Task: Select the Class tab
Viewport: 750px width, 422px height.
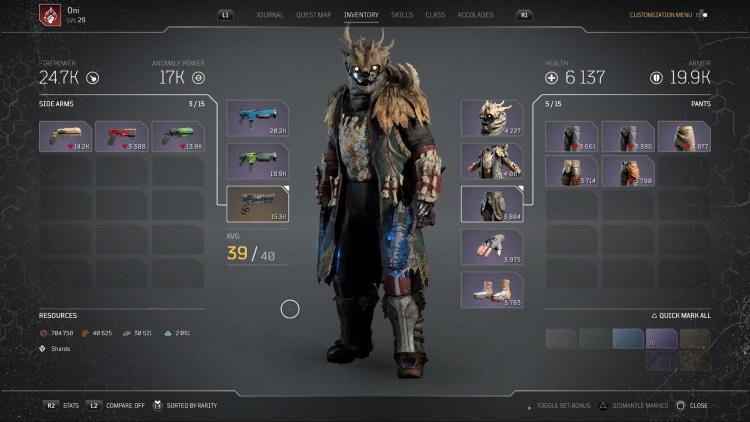Action: coord(435,15)
